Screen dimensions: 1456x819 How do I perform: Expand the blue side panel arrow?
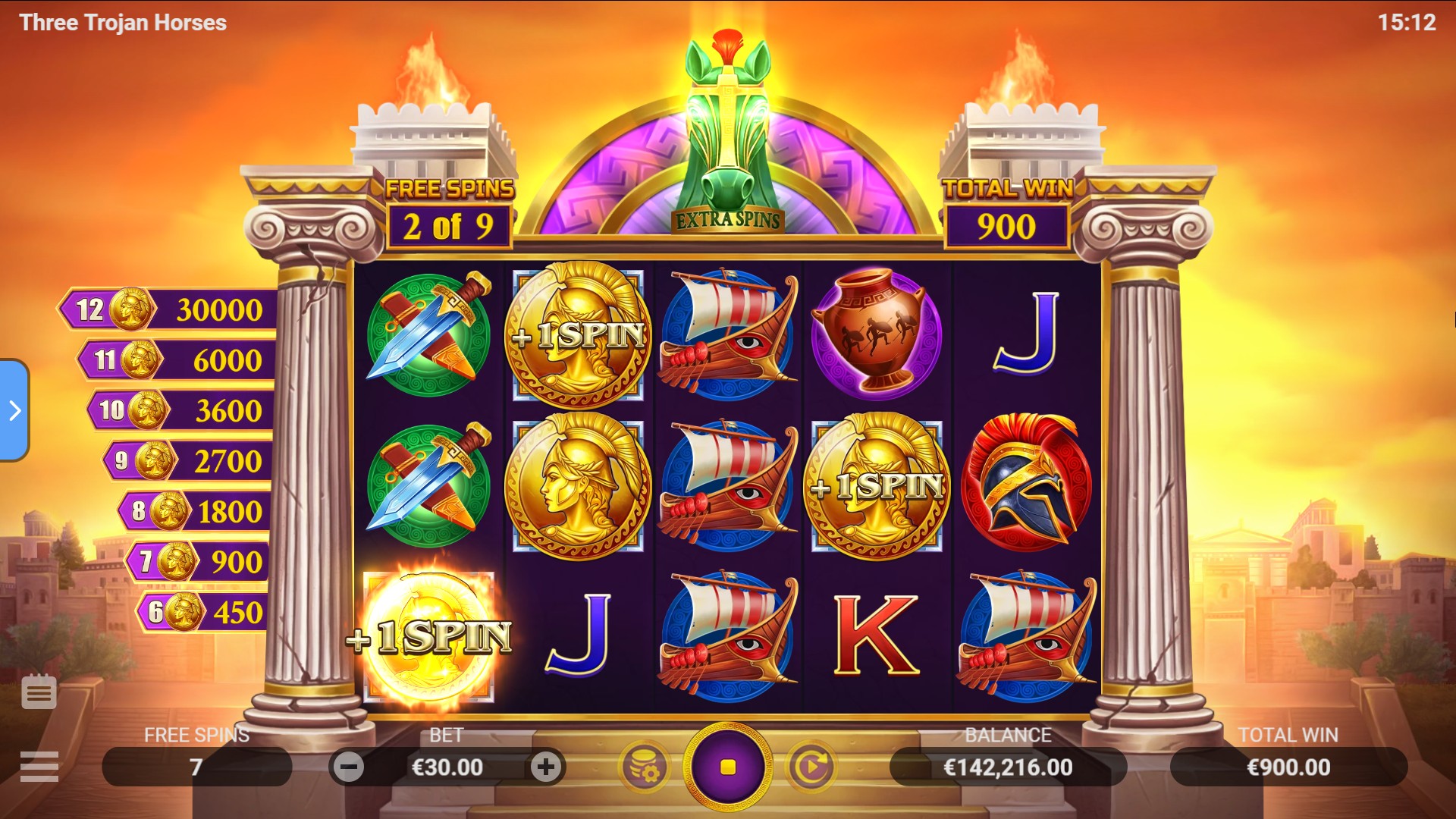click(x=14, y=410)
